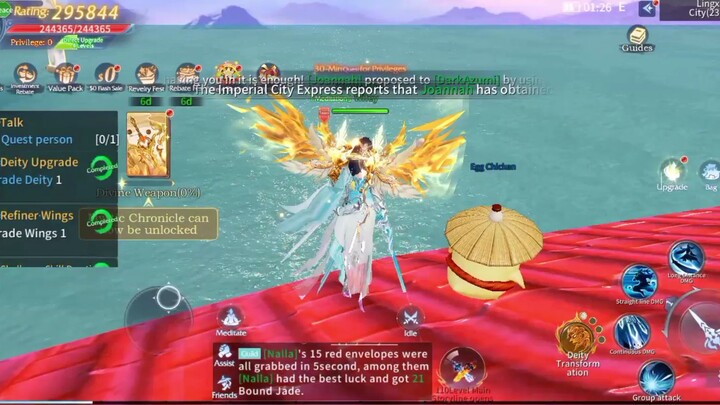Image resolution: width=720 pixels, height=405 pixels.
Task: Open the Value Pack offer
Action: 66,75
